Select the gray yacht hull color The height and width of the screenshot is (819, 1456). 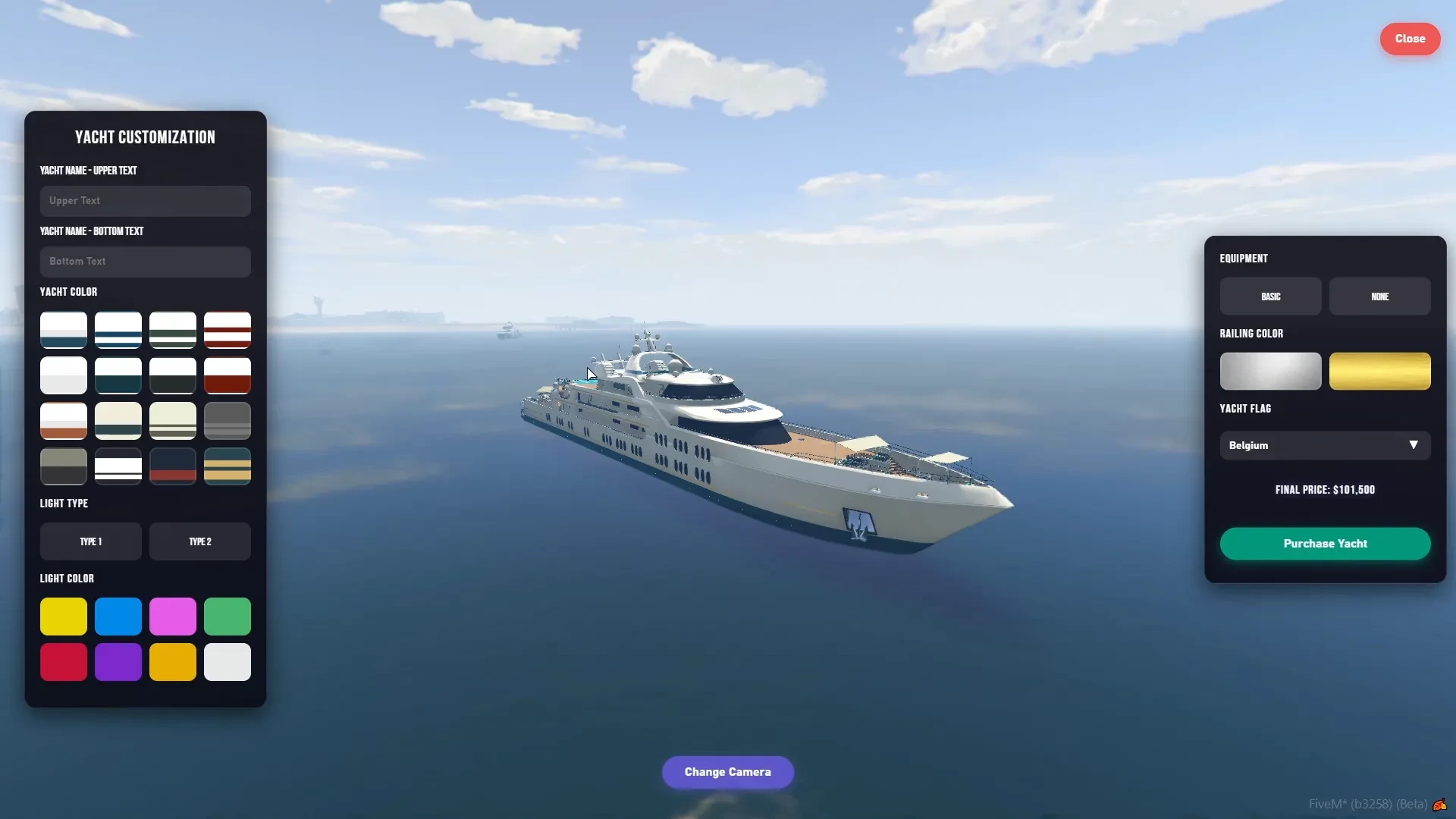(x=227, y=421)
